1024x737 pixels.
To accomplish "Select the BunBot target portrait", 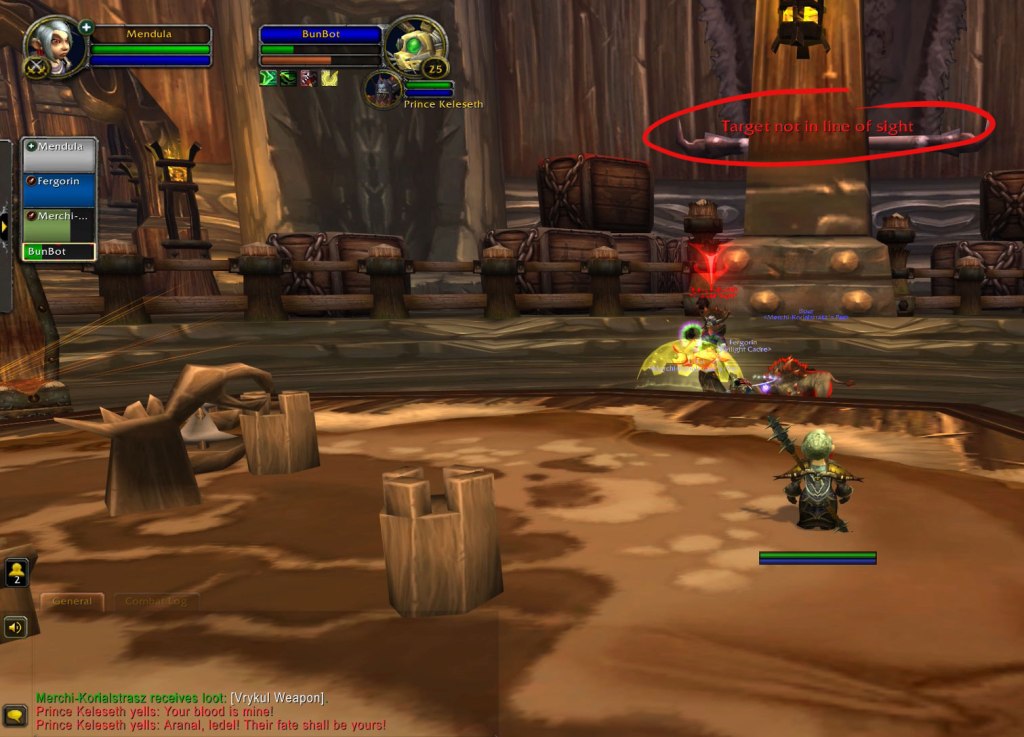I will (413, 47).
